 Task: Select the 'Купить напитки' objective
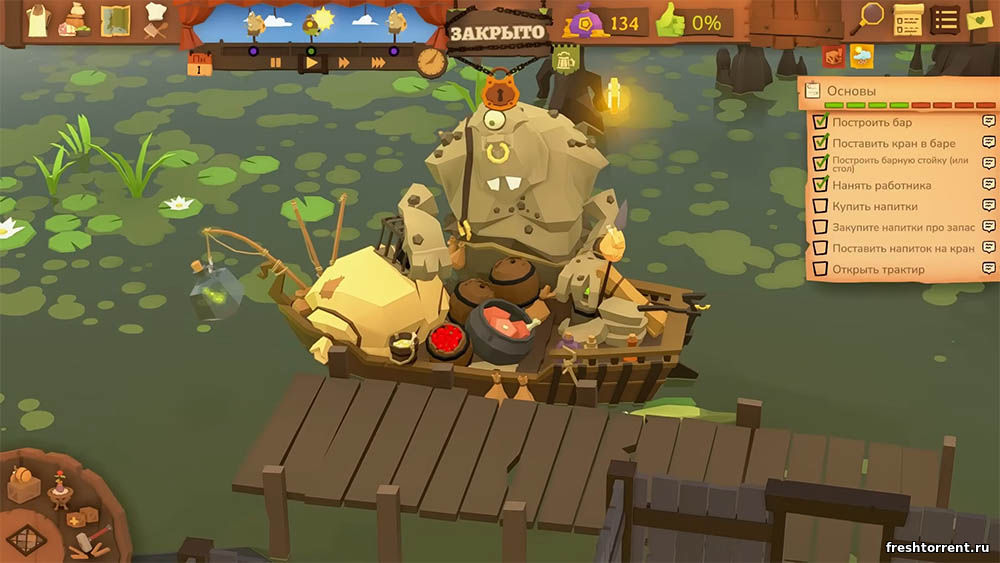click(874, 206)
